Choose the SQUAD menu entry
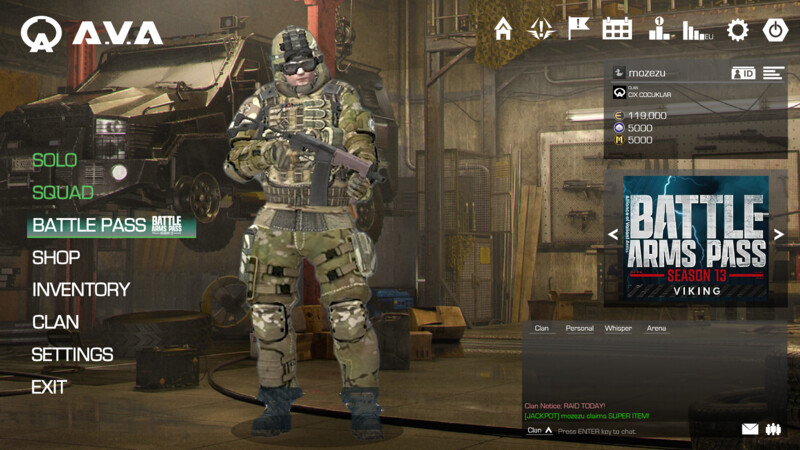This screenshot has width=800, height=450. point(62,192)
